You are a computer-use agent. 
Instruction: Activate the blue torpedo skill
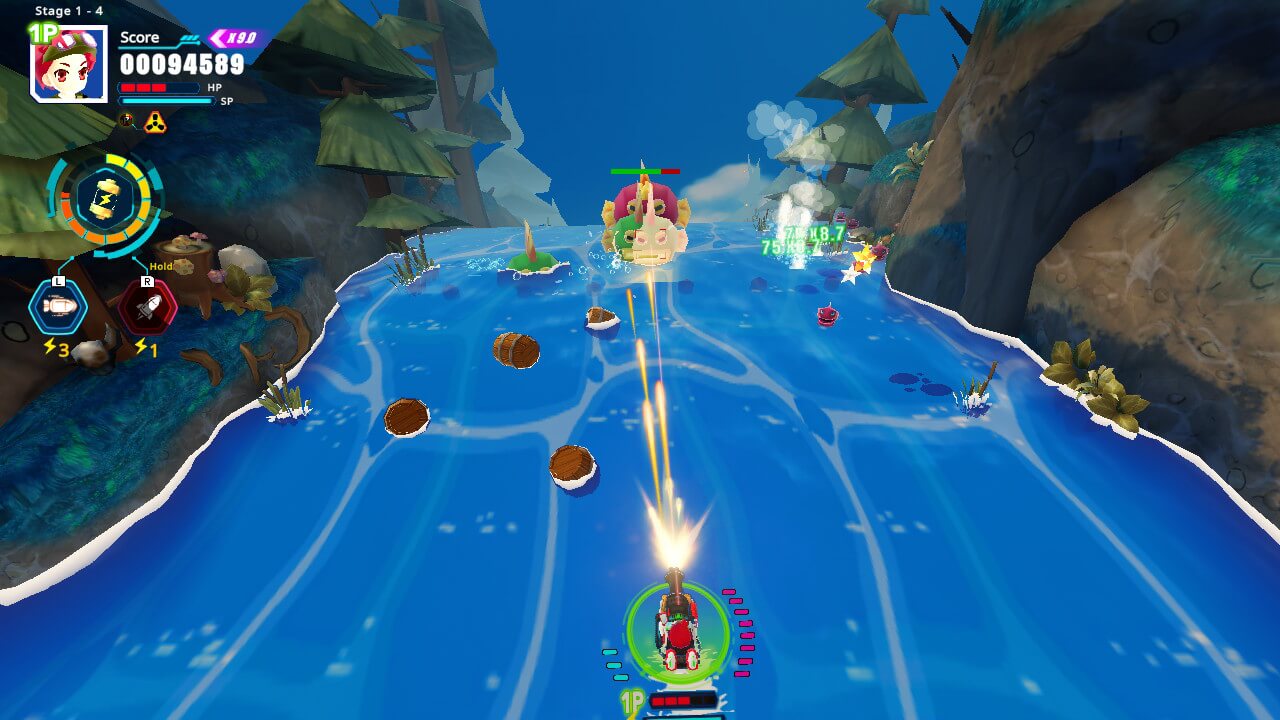[58, 306]
